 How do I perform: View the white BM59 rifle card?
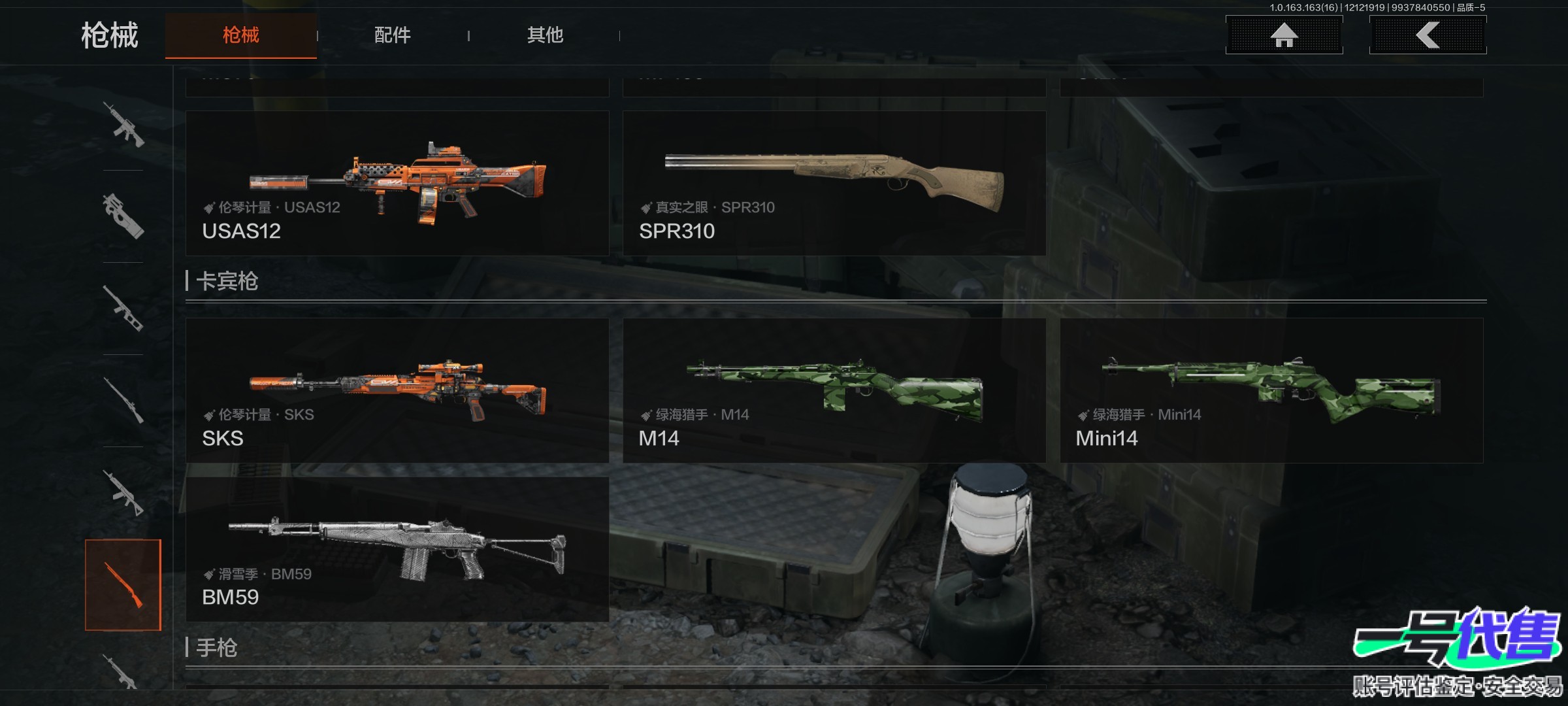coord(397,549)
